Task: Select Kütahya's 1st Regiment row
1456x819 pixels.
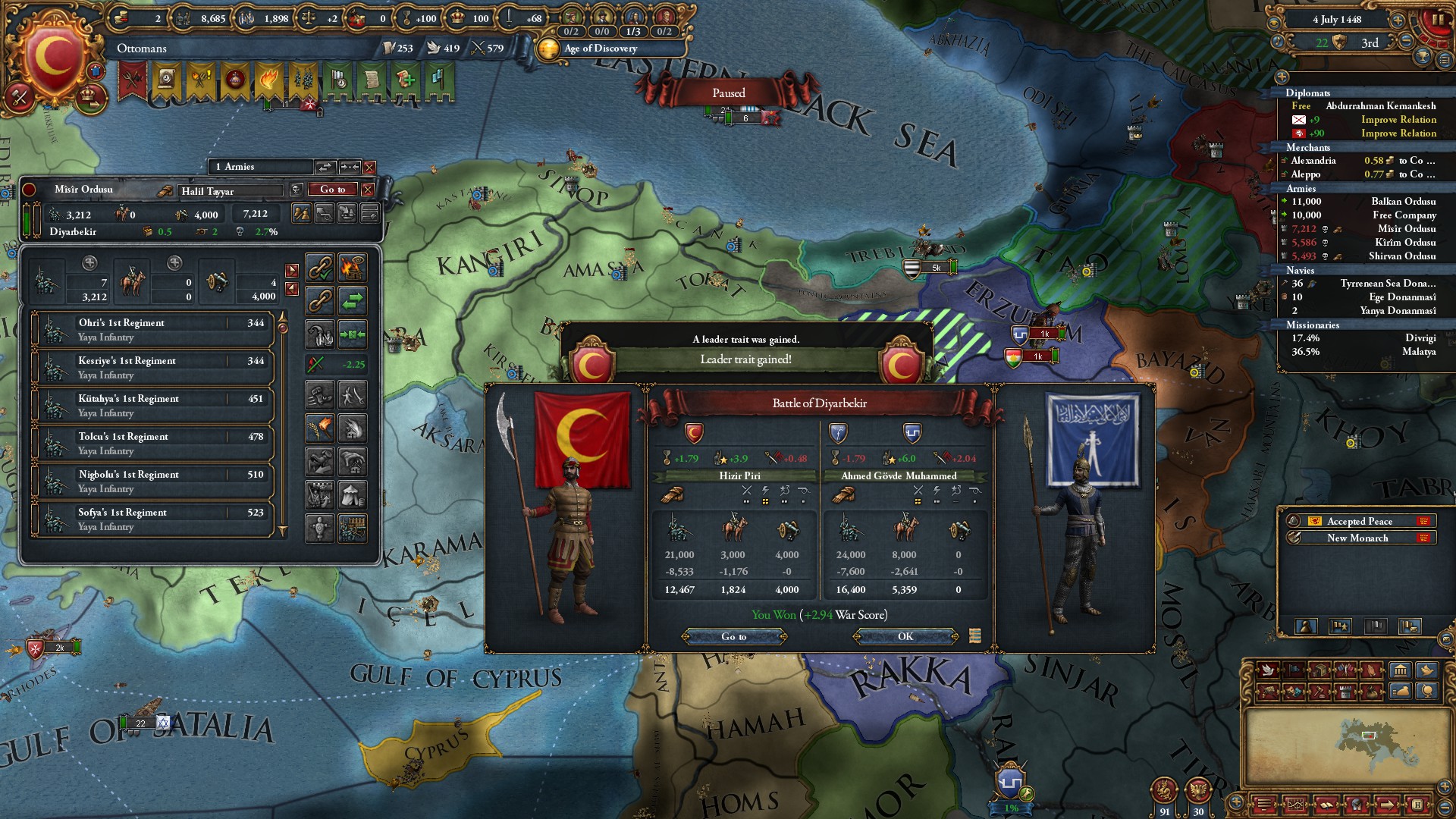Action: pyautogui.click(x=152, y=406)
